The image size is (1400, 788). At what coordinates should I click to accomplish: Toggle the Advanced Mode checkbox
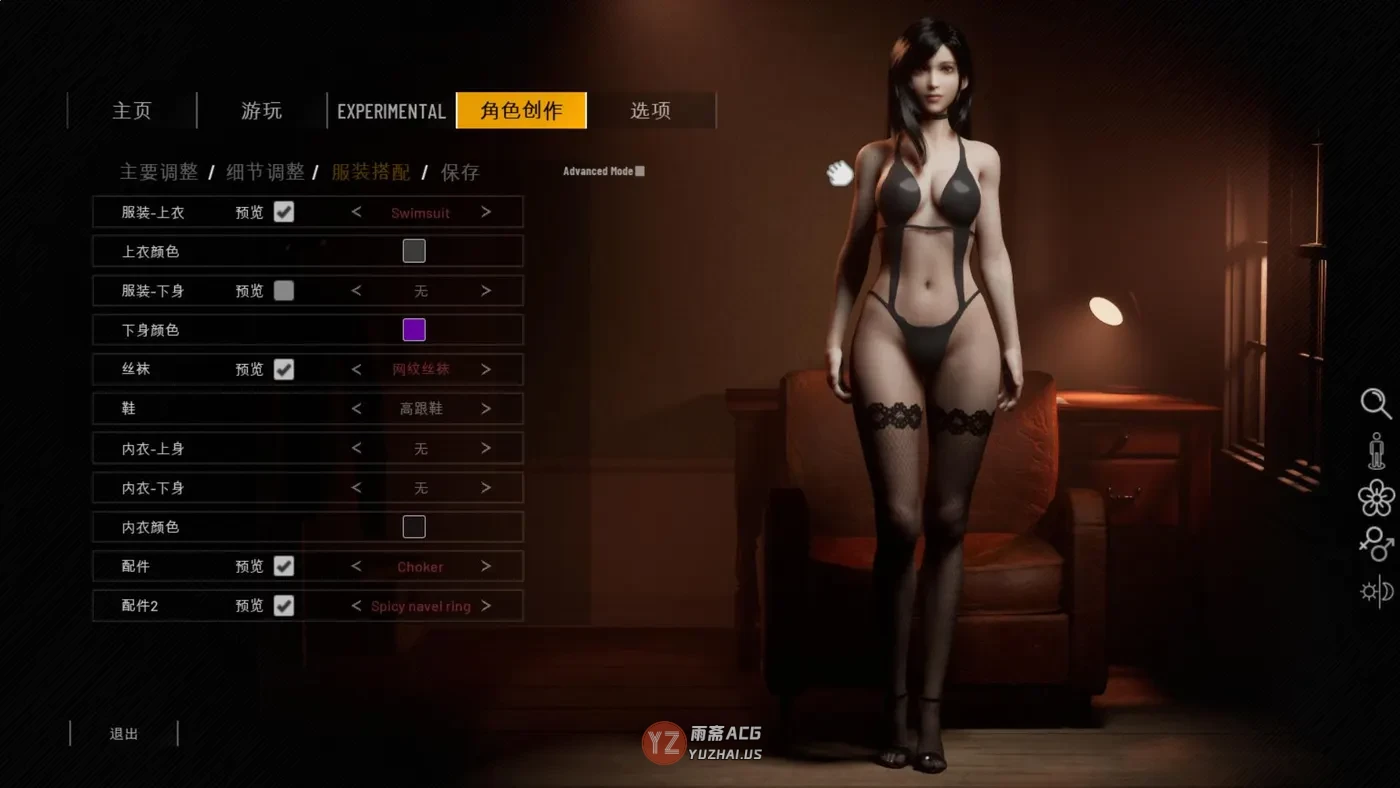[x=640, y=171]
